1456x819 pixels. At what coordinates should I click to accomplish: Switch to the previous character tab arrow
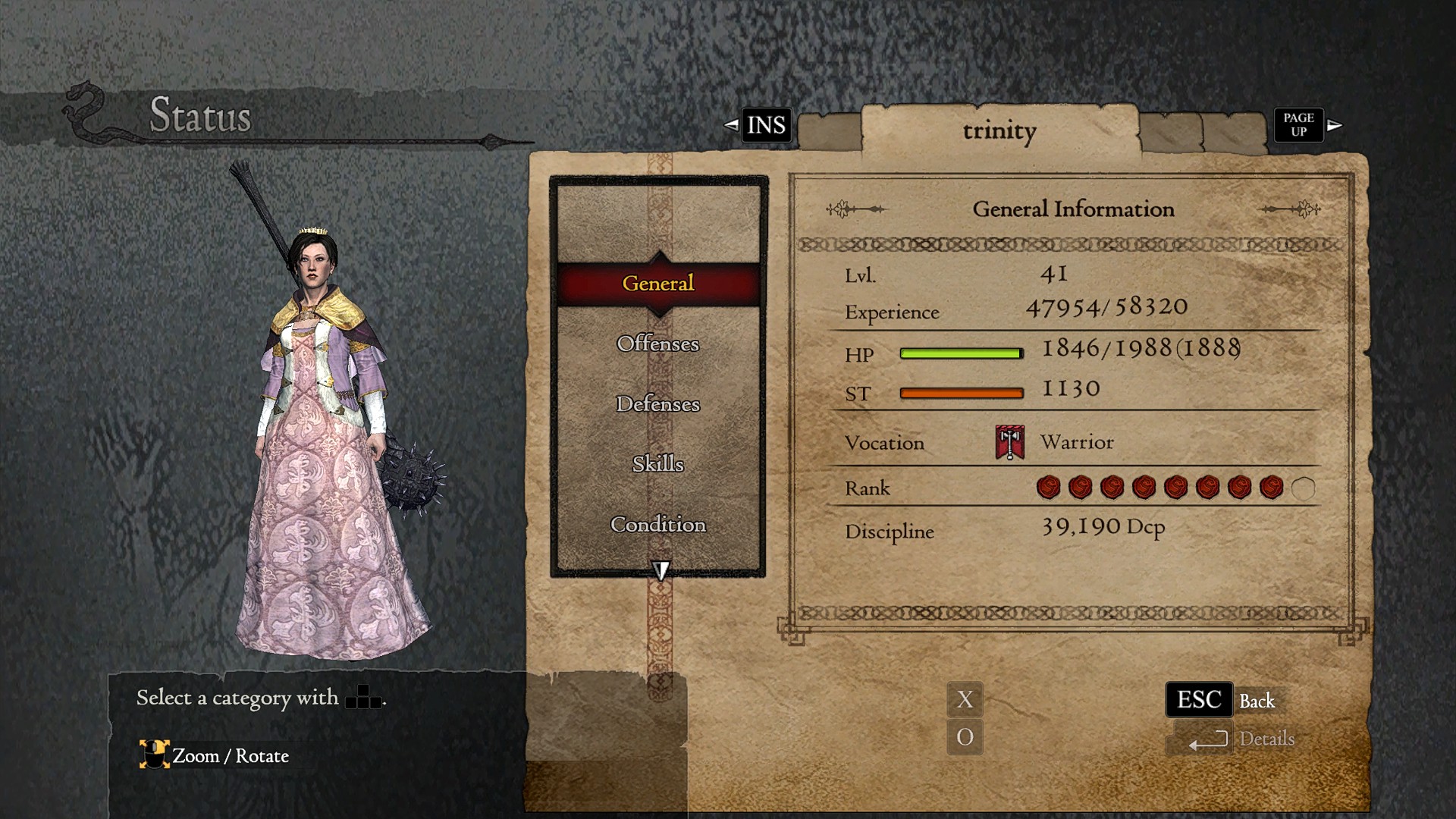click(x=731, y=125)
